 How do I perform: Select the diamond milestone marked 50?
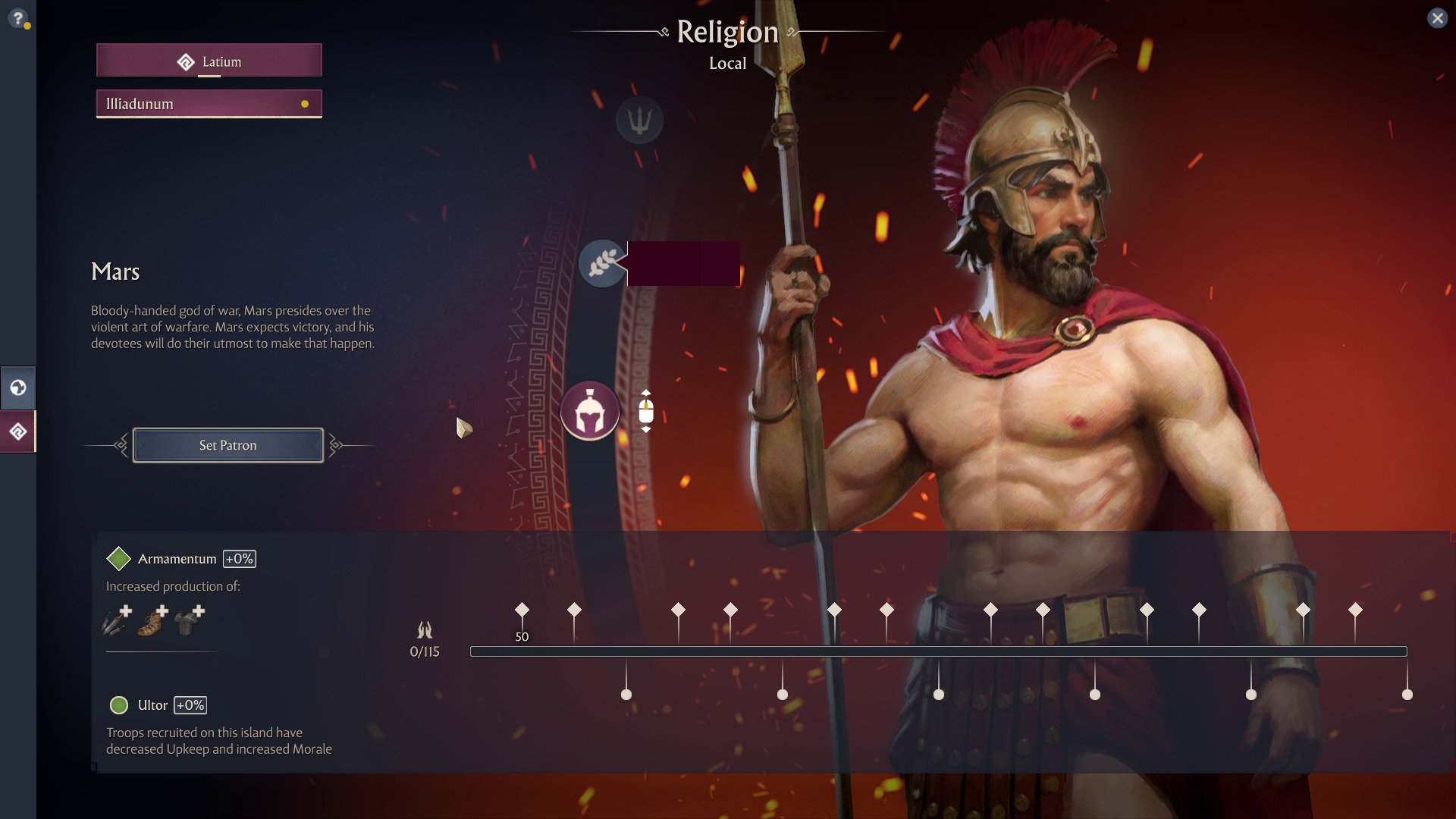[x=522, y=610]
